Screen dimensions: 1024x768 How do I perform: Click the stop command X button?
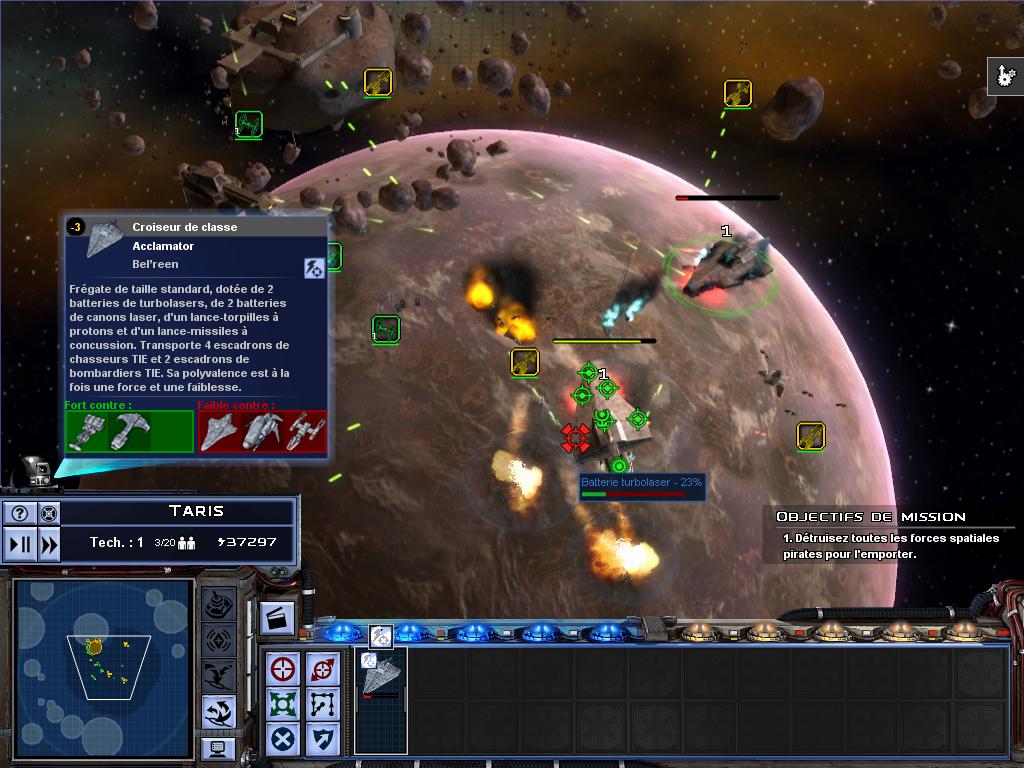coord(284,739)
